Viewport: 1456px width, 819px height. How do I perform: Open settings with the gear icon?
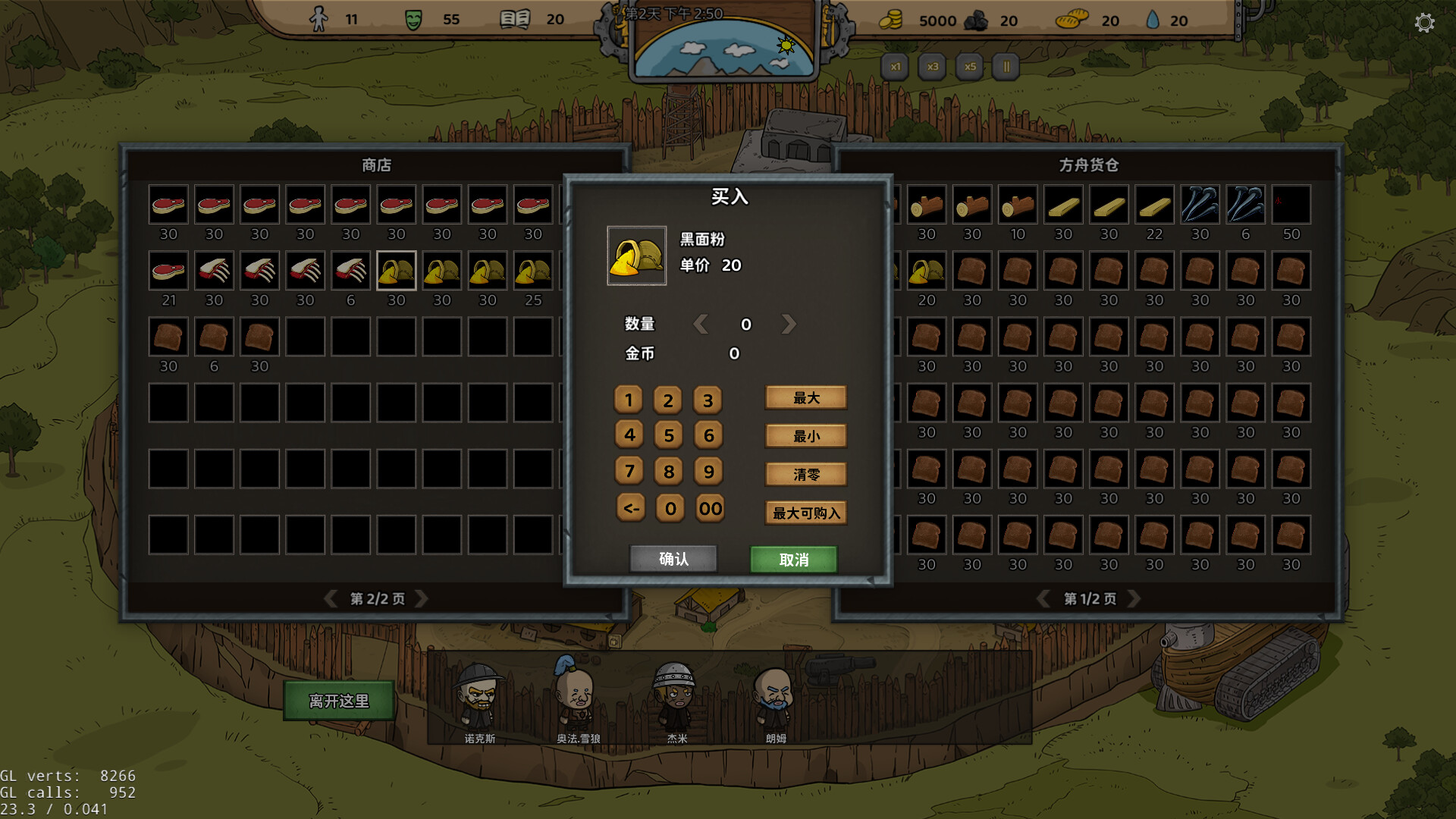[x=1424, y=23]
